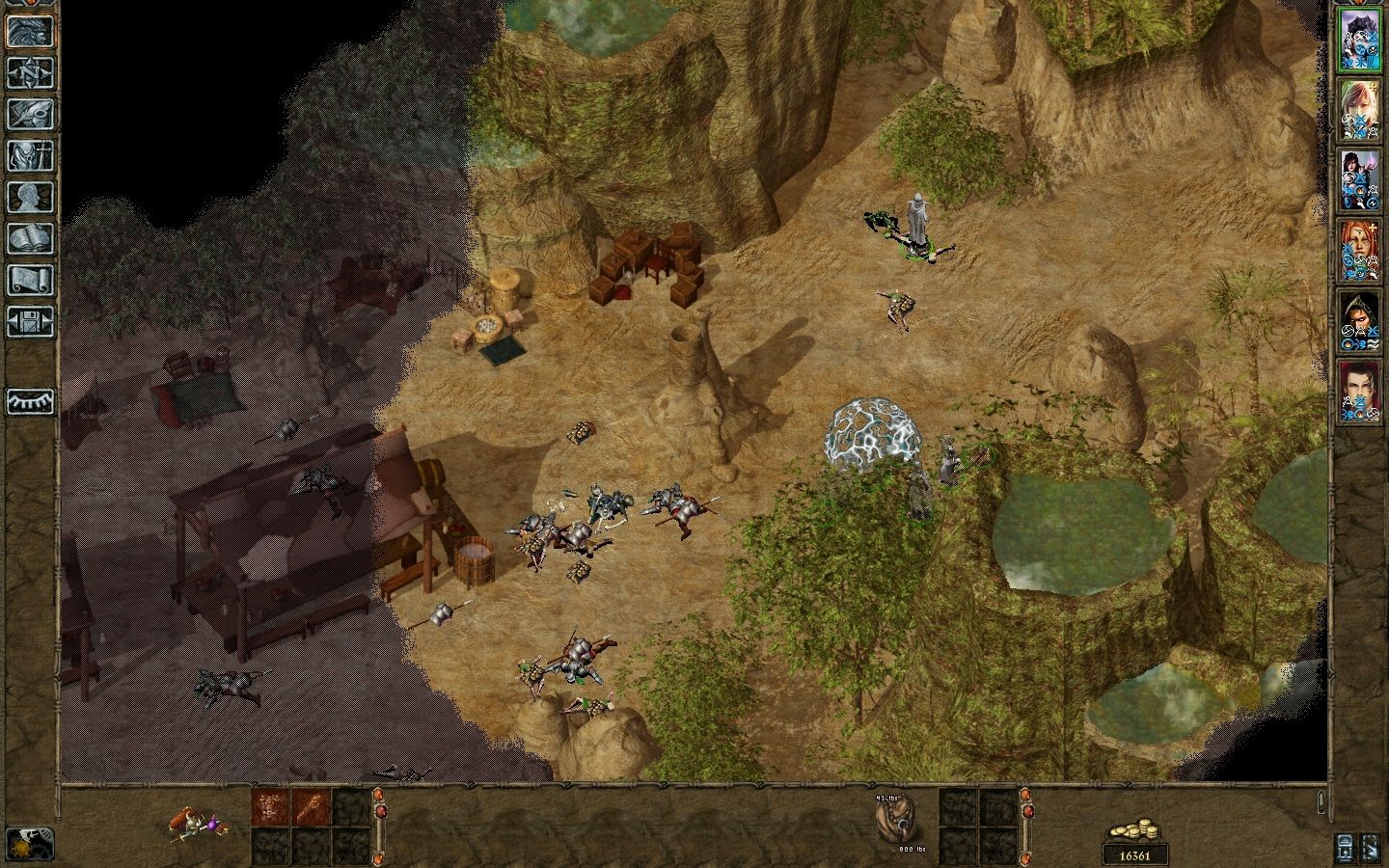This screenshot has width=1389, height=868.
Task: Choose the hooded character's portrait
Action: coord(1360,321)
